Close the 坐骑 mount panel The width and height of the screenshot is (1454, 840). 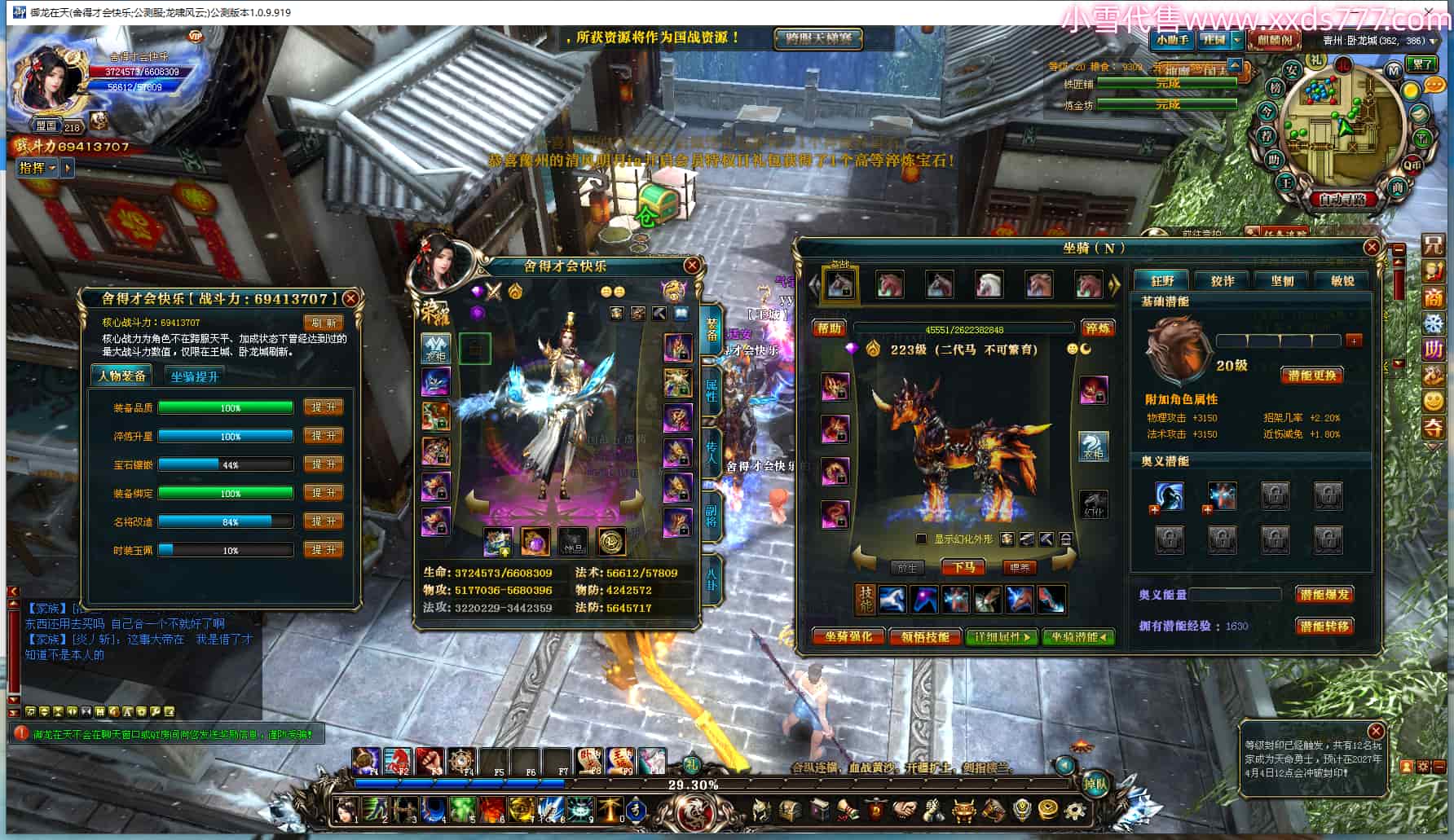(x=1372, y=247)
